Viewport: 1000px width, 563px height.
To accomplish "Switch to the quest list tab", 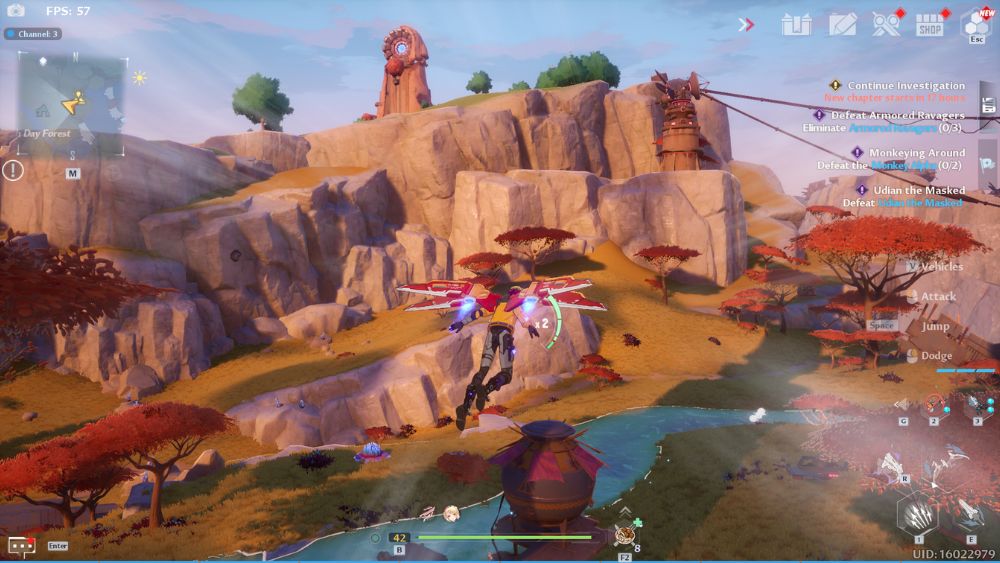I will [988, 105].
